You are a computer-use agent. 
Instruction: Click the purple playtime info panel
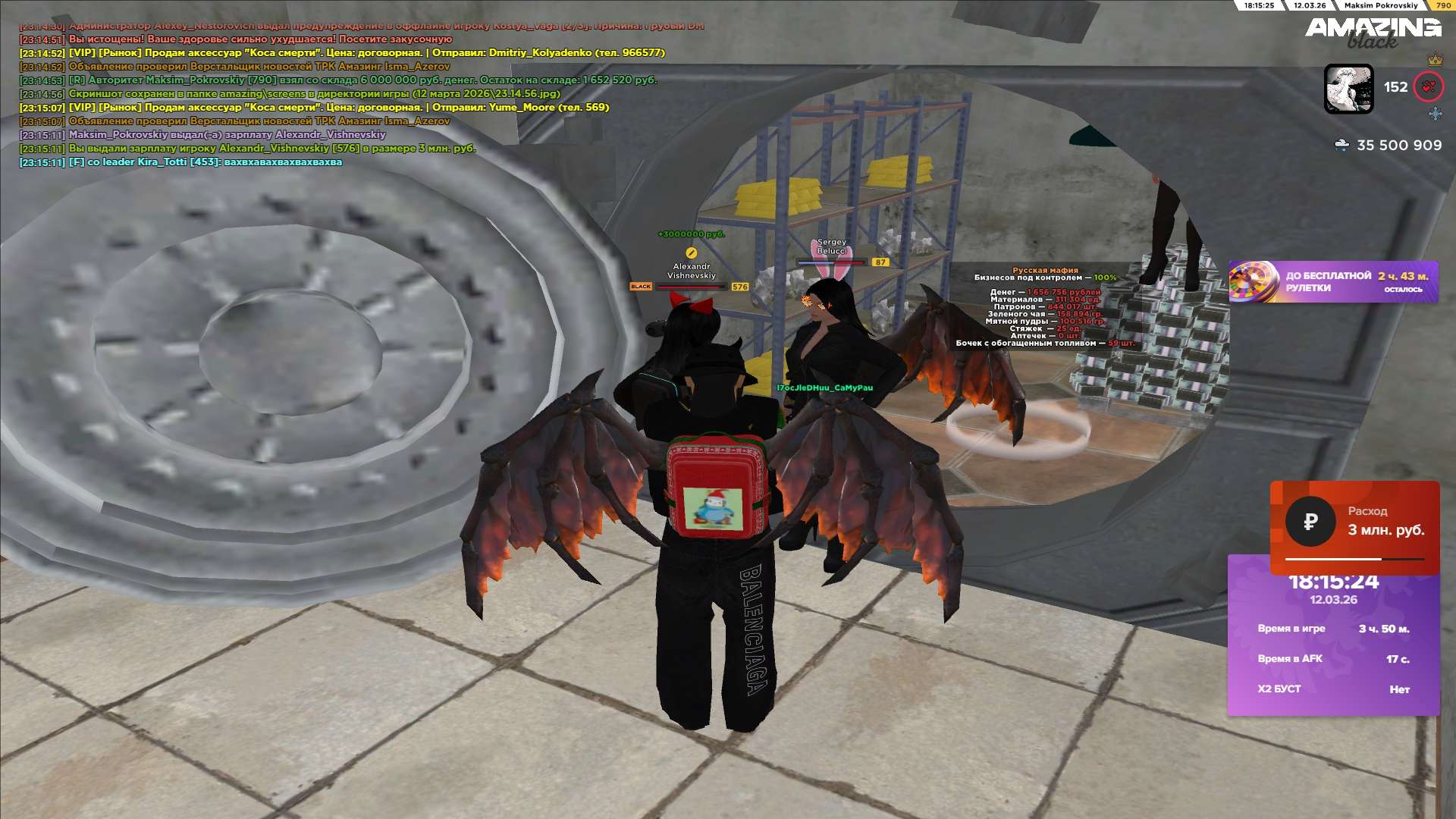[x=1333, y=645]
